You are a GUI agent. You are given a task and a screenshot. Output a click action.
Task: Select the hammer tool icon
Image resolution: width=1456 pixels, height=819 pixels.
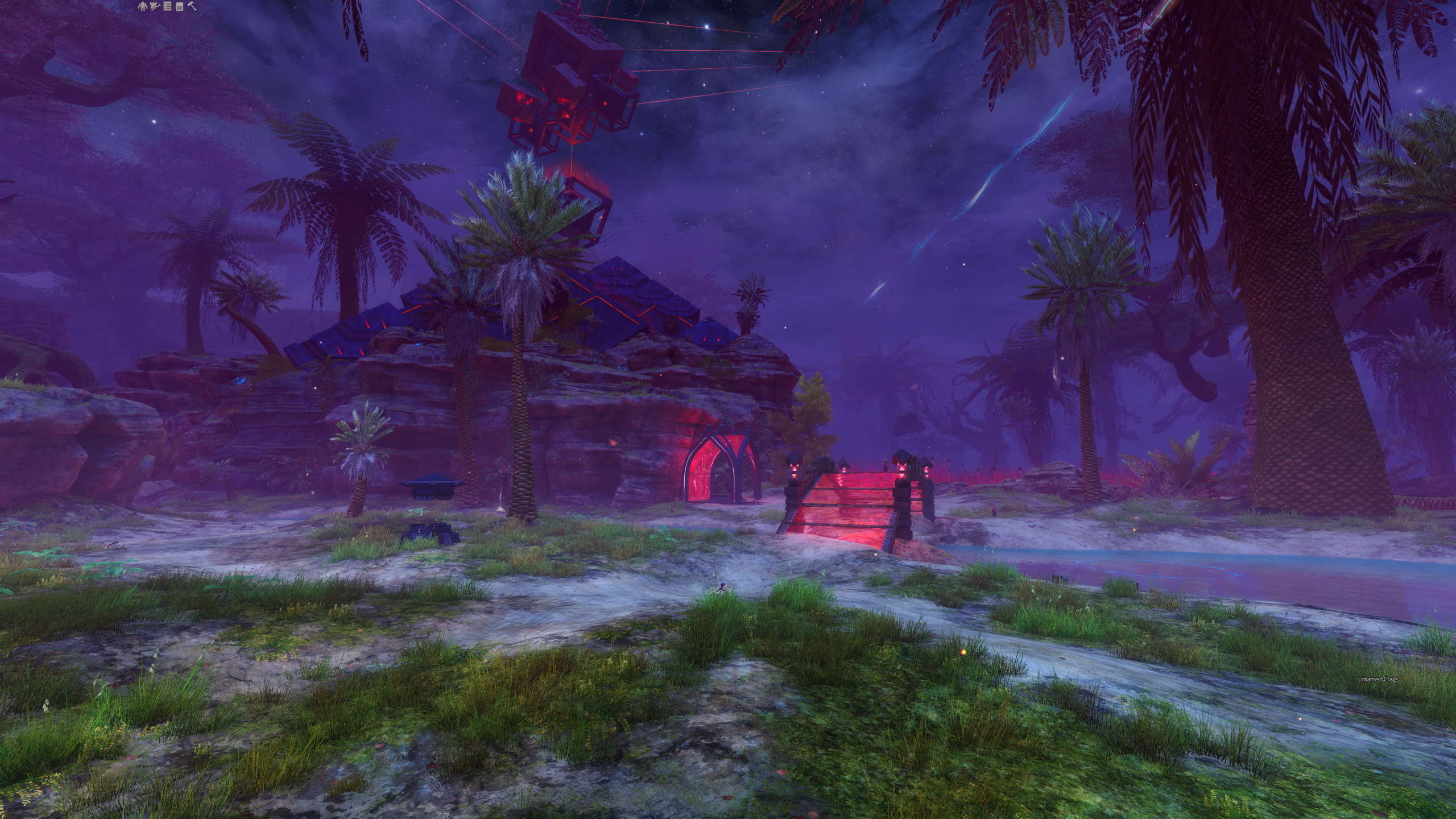[x=192, y=6]
